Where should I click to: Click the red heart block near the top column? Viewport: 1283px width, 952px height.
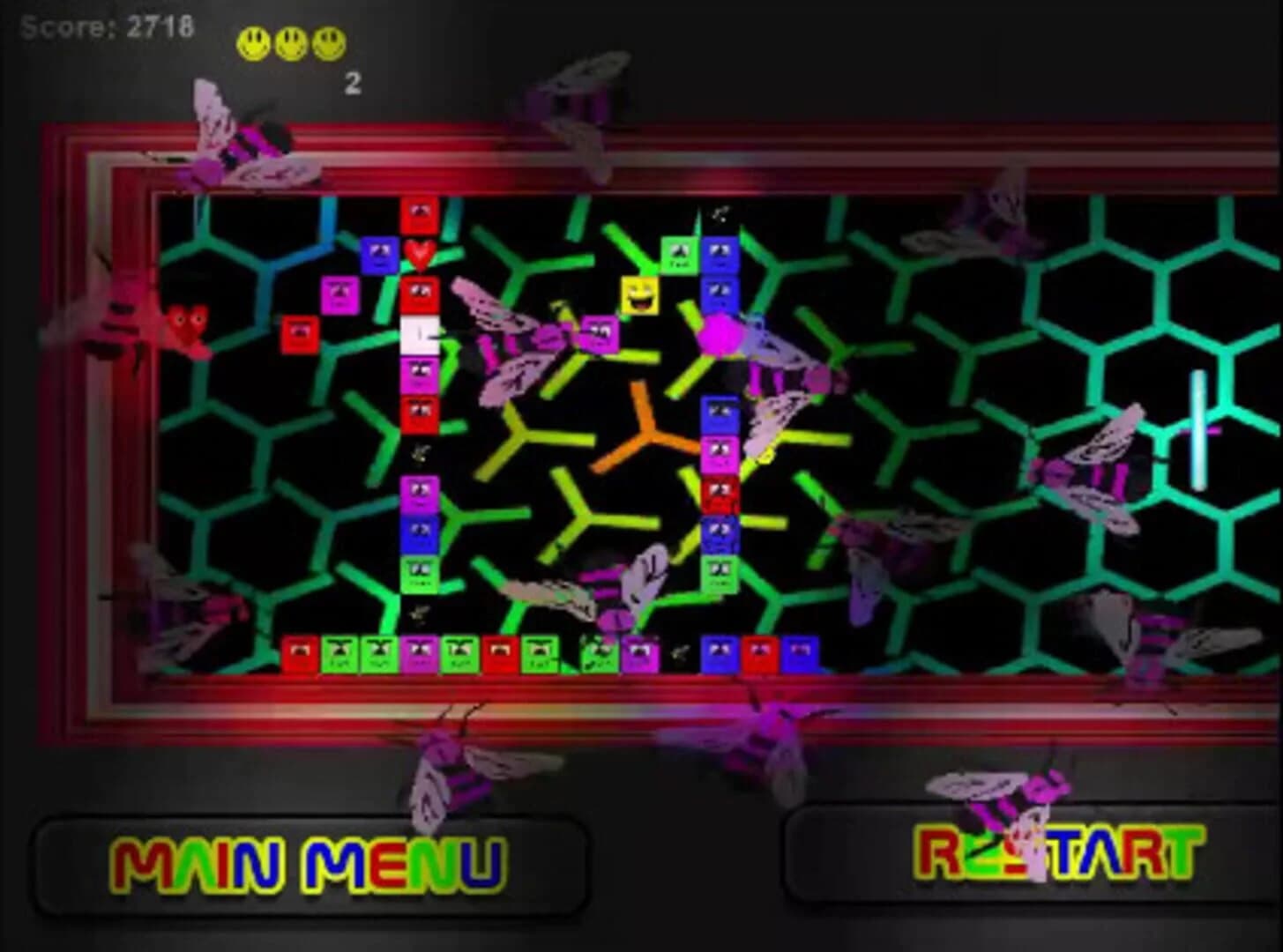click(x=421, y=257)
